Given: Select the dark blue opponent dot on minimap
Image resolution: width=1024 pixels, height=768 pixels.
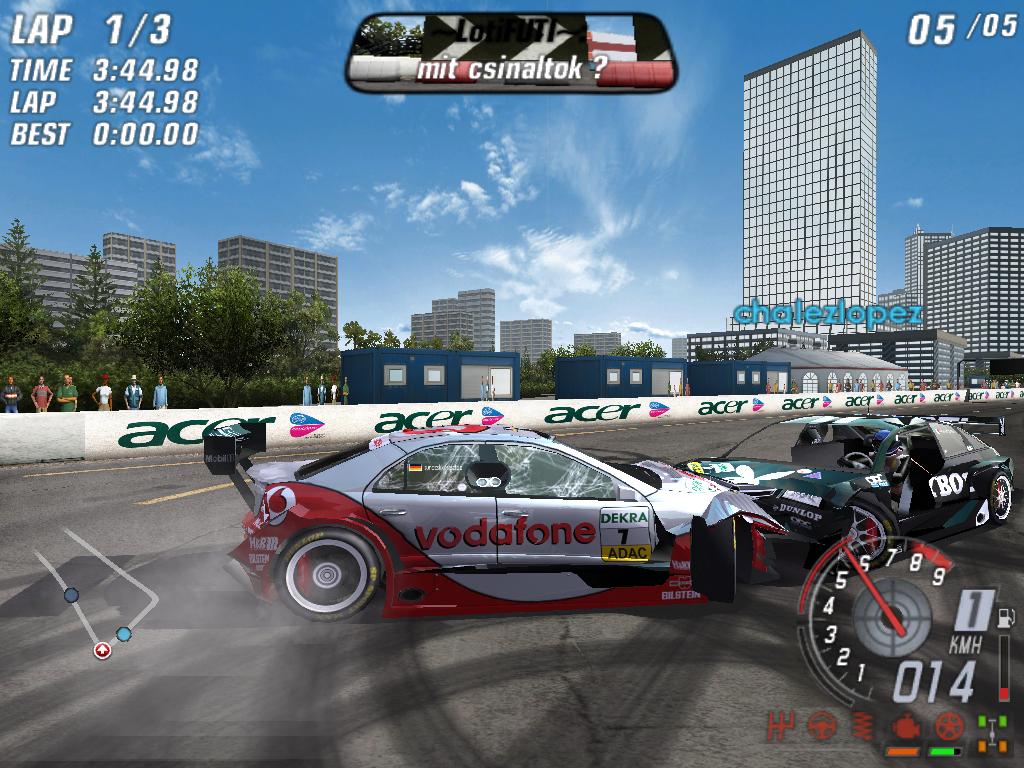Looking at the screenshot, I should tap(71, 595).
